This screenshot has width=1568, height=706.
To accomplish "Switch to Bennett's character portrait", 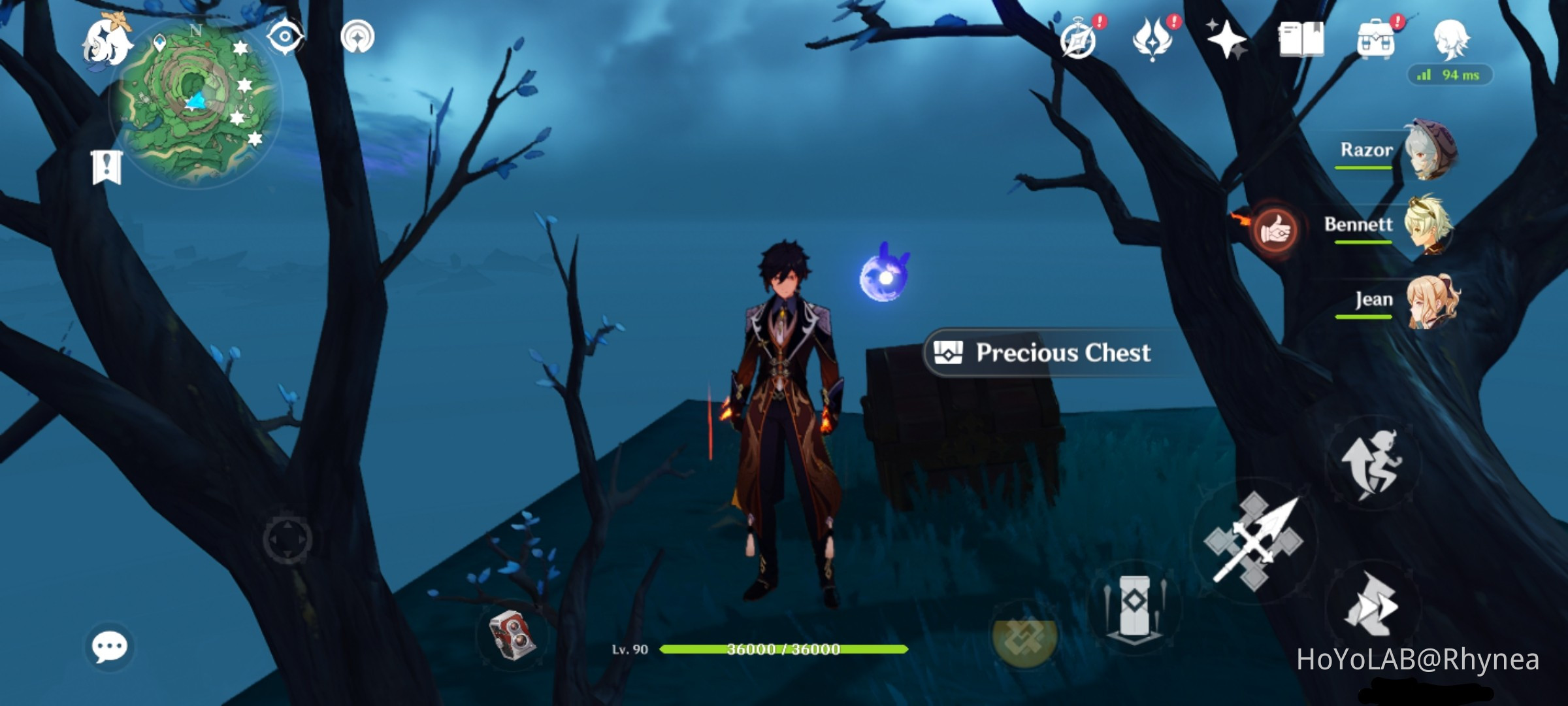I will pyautogui.click(x=1429, y=225).
